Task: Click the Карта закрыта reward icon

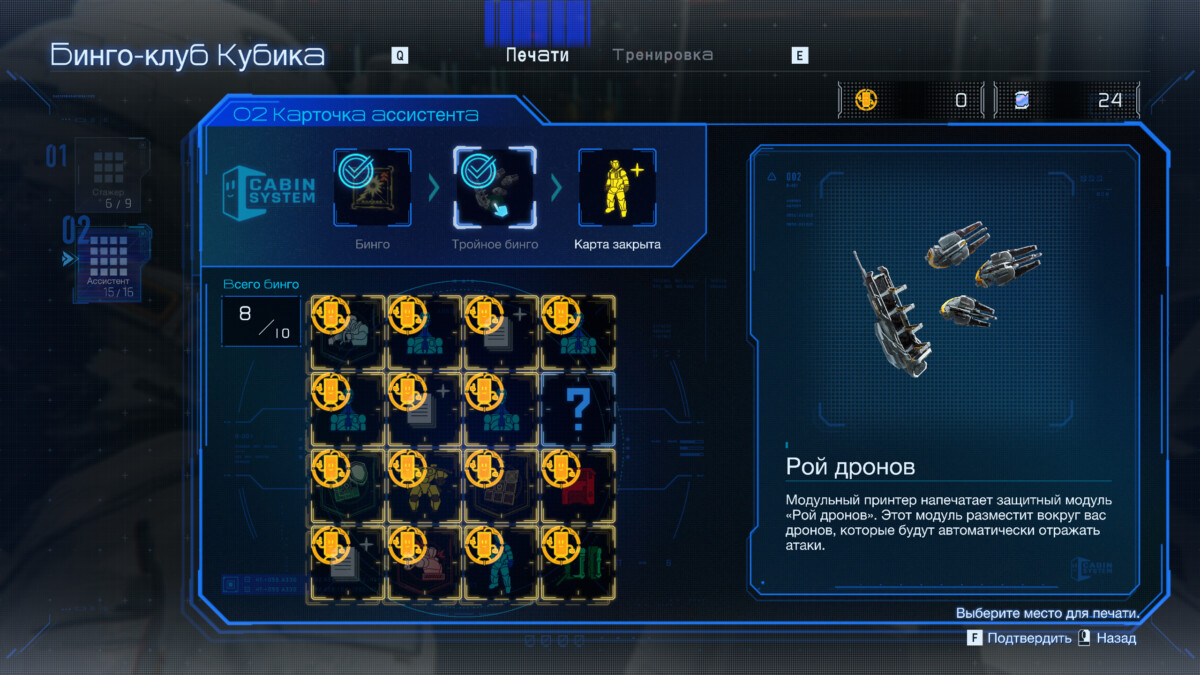Action: tap(617, 187)
